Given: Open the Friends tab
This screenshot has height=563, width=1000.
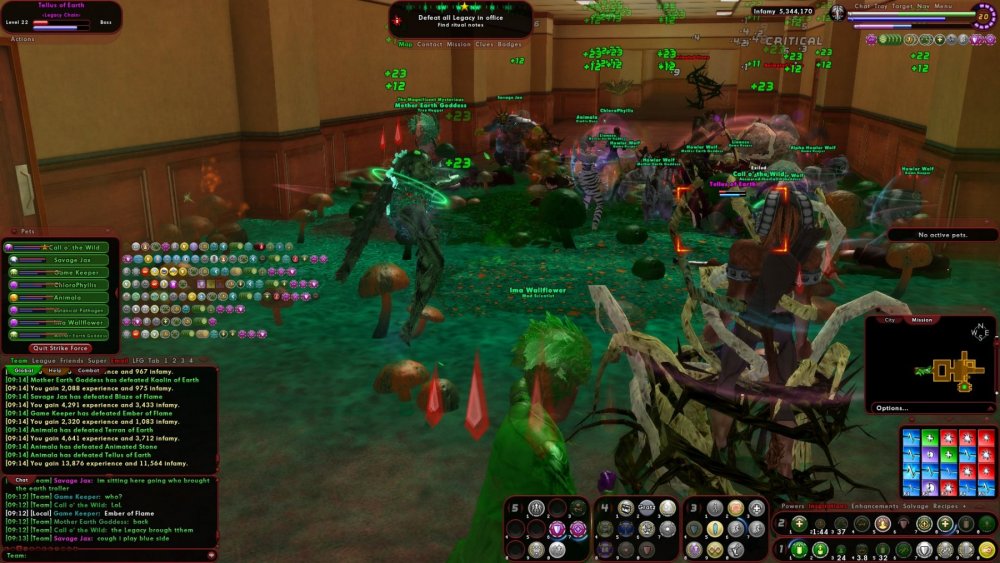Looking at the screenshot, I should click(x=72, y=360).
